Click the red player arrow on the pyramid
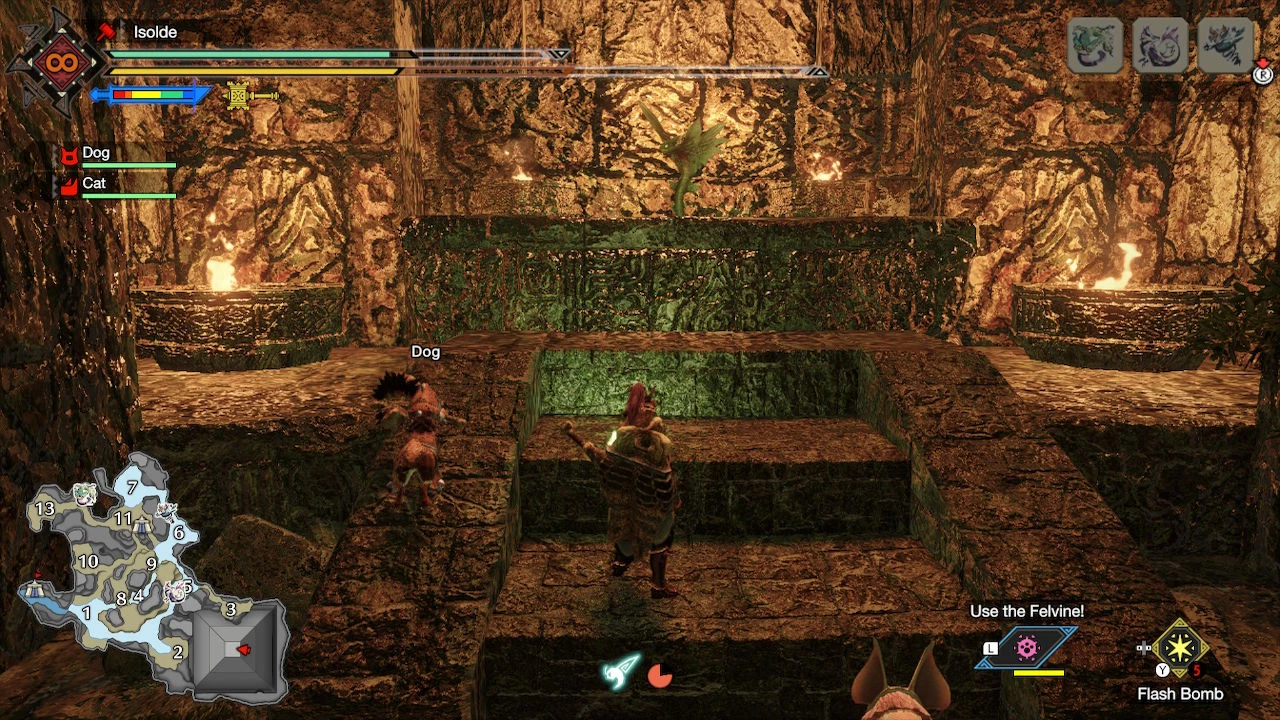Screen dimensions: 1280x720 tap(242, 650)
